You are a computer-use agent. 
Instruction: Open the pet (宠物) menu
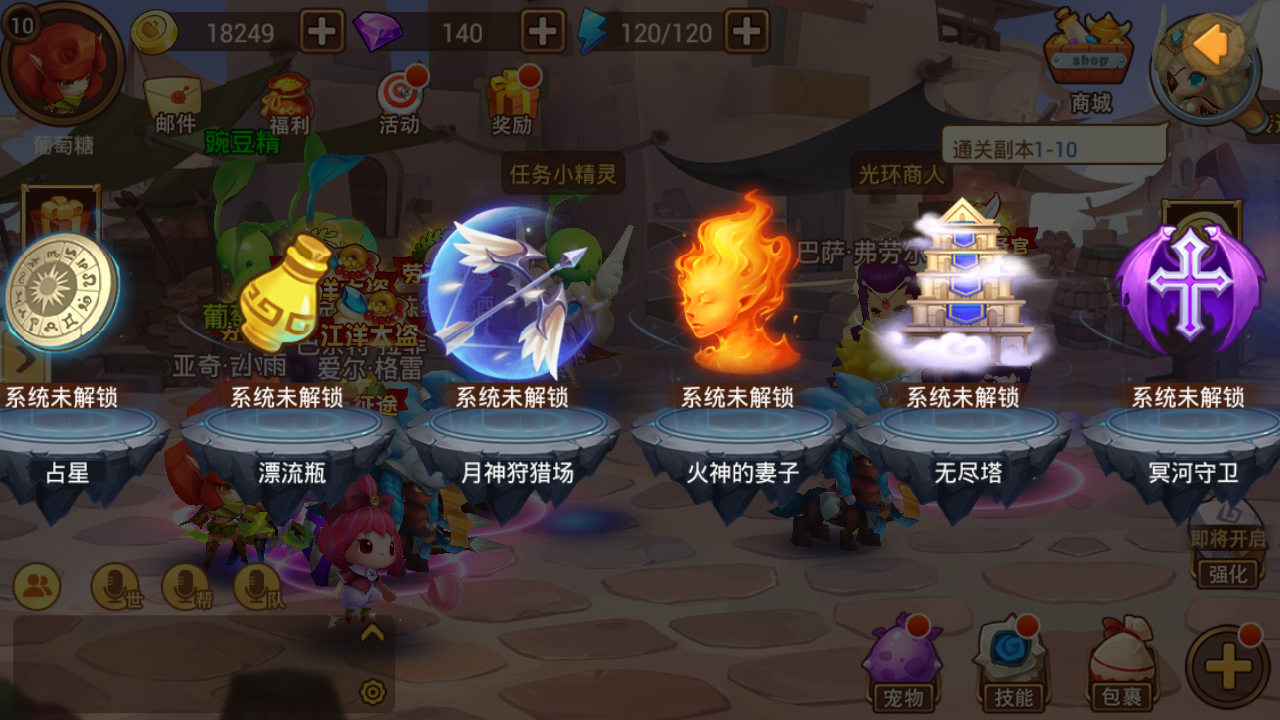pos(903,665)
